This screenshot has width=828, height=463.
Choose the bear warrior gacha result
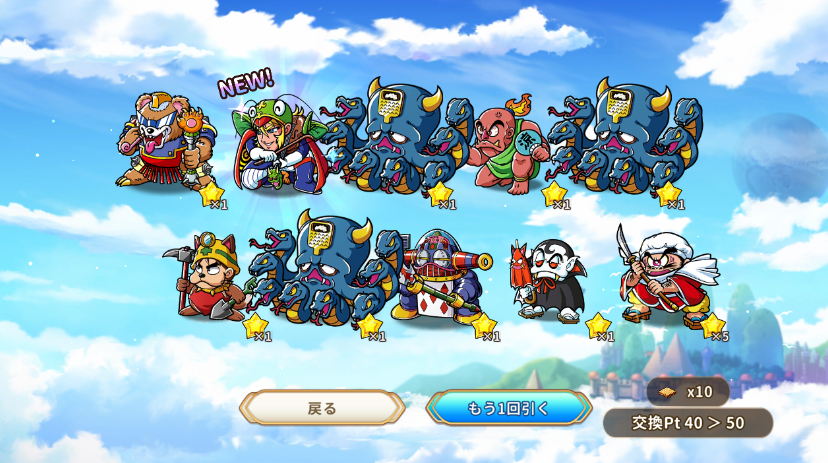(x=165, y=140)
